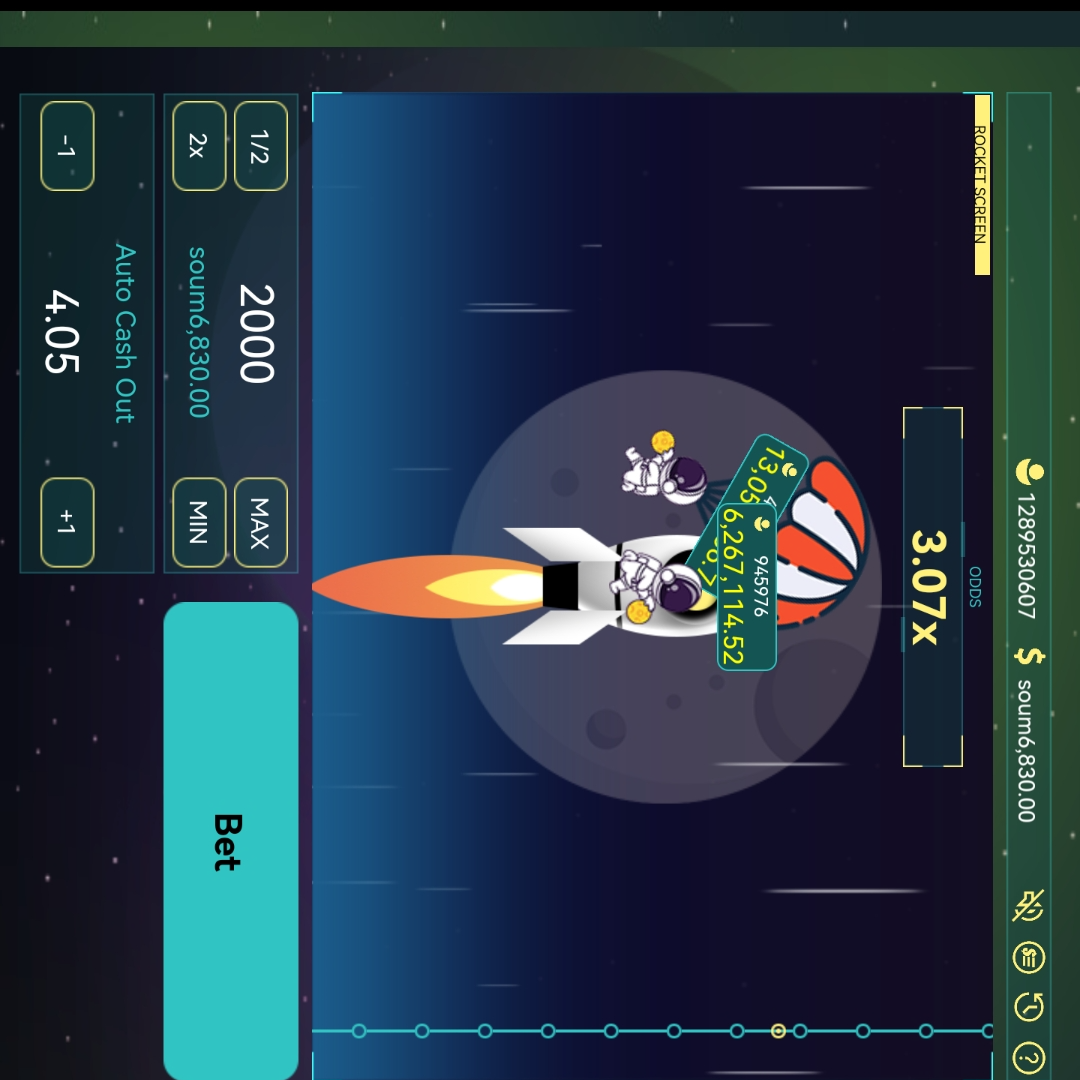Halve the bet with the 1/2 button
The image size is (1080, 1080).
click(260, 146)
